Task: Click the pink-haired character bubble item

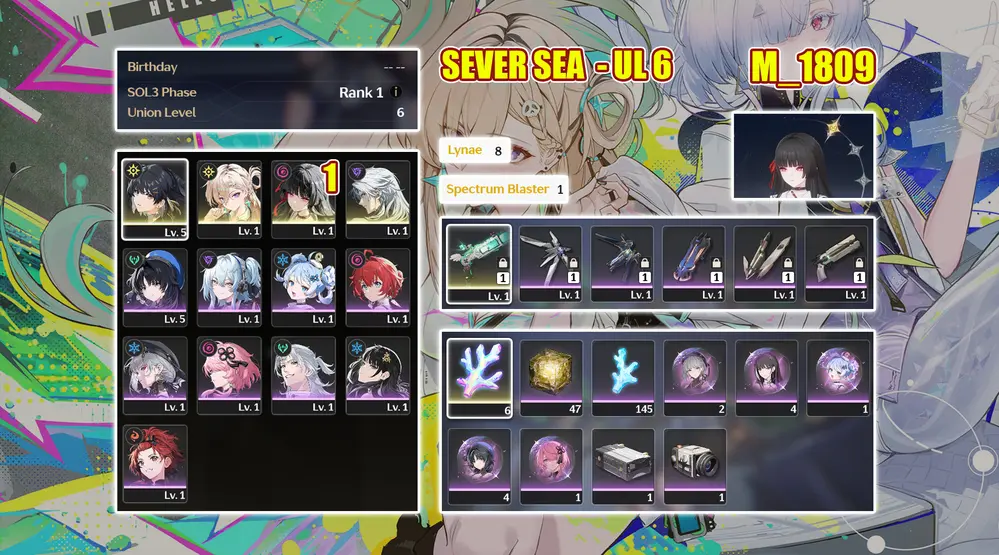Action: pos(551,466)
